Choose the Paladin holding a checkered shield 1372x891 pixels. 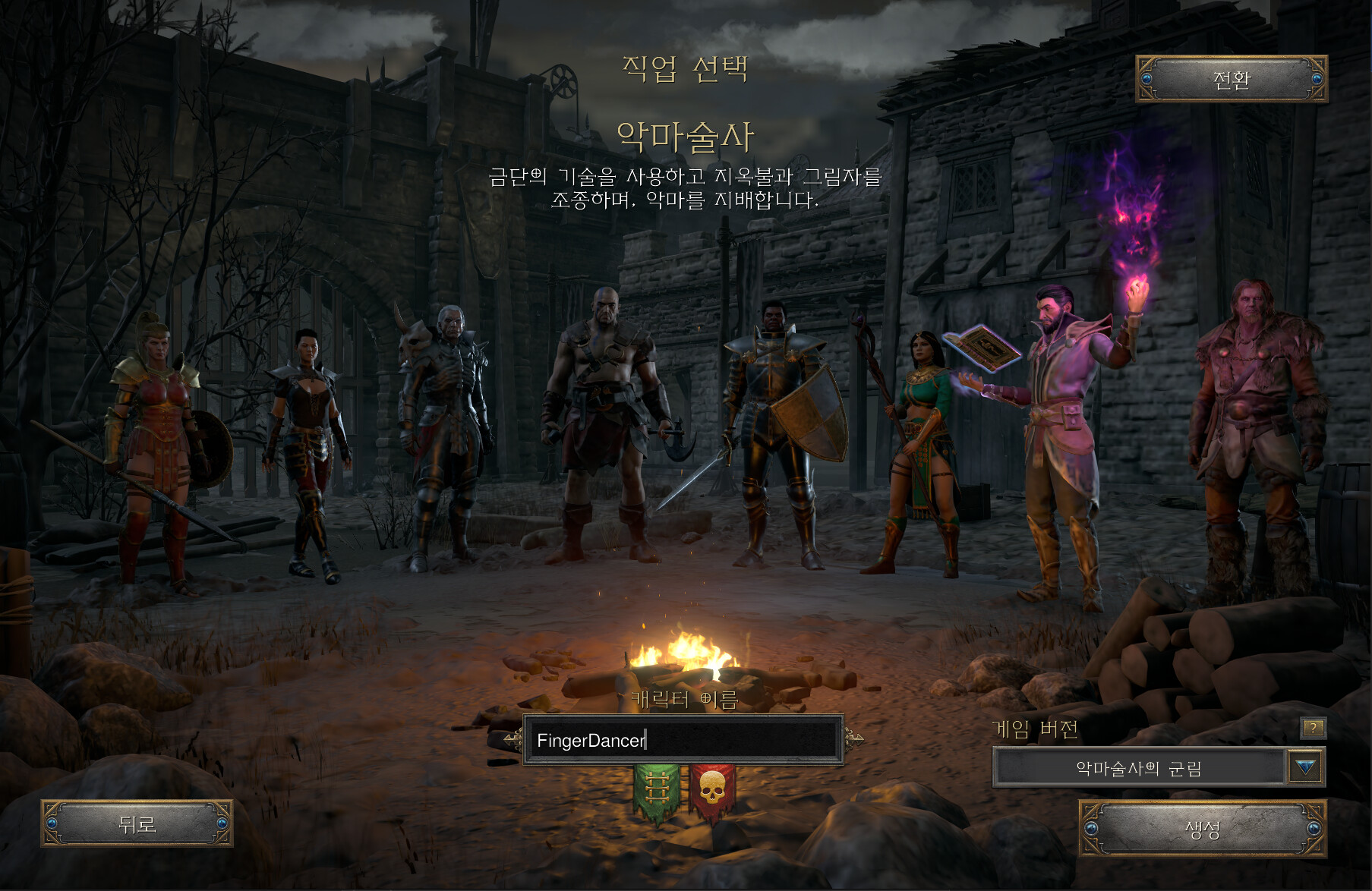point(774,433)
